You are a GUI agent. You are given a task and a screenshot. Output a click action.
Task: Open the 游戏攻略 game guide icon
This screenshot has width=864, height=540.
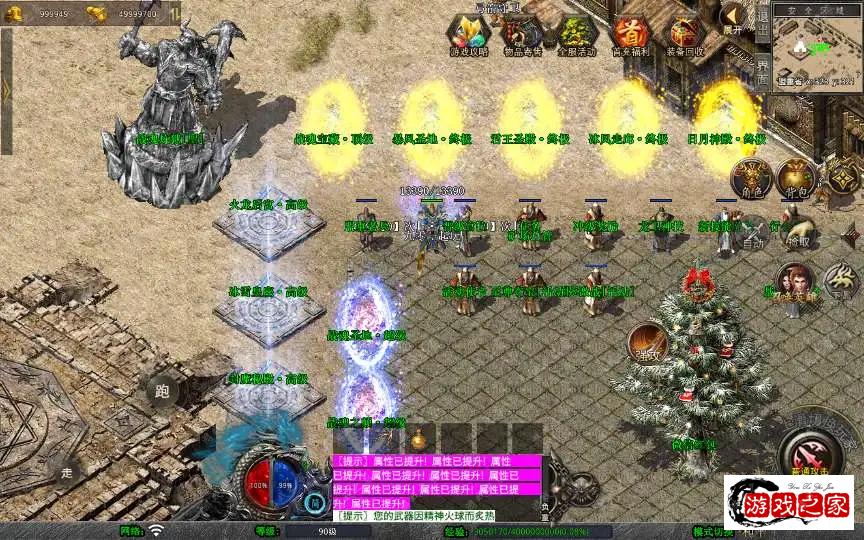[469, 35]
